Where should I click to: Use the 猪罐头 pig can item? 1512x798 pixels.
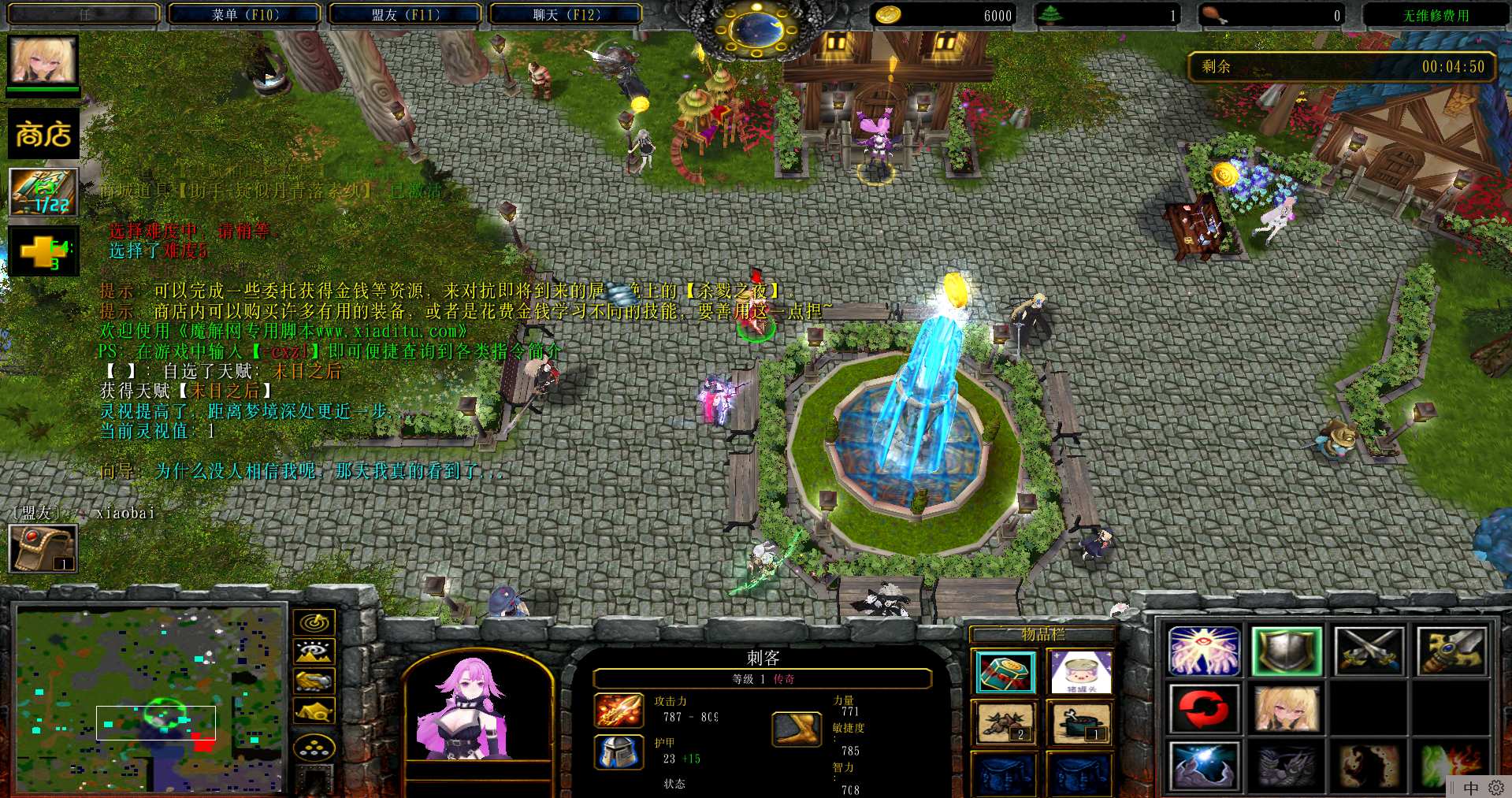click(x=1082, y=672)
